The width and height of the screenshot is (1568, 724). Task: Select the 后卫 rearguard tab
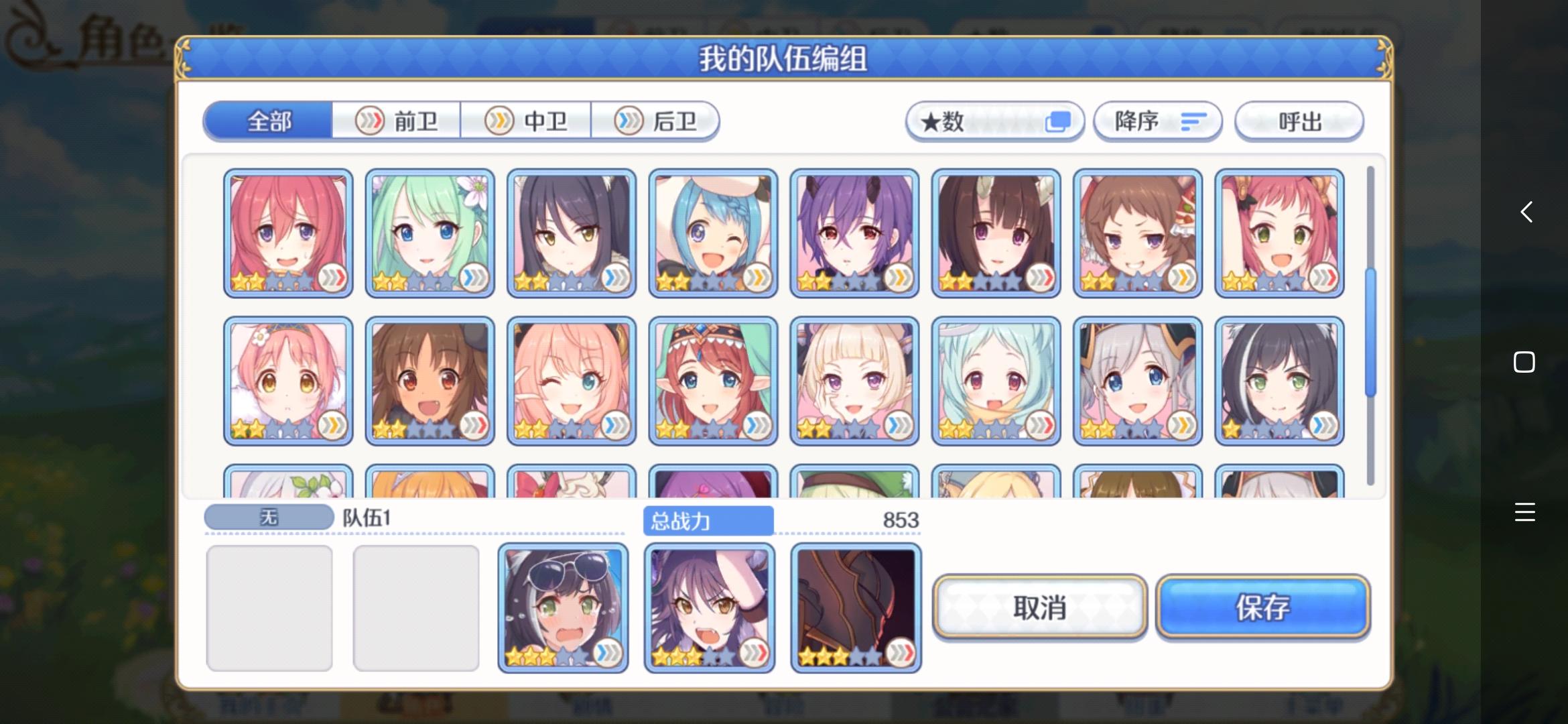pos(656,121)
